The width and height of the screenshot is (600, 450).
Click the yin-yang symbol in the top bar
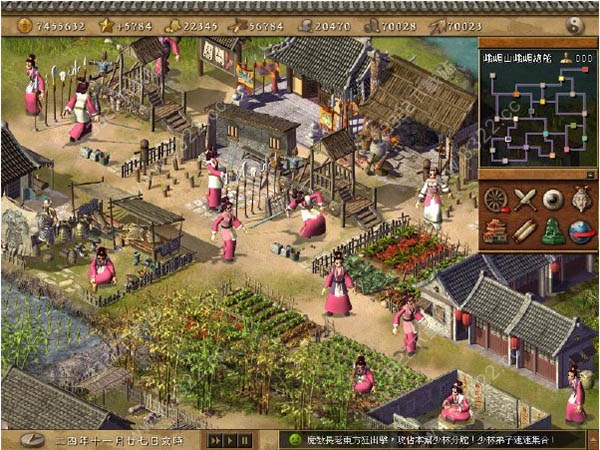(574, 24)
